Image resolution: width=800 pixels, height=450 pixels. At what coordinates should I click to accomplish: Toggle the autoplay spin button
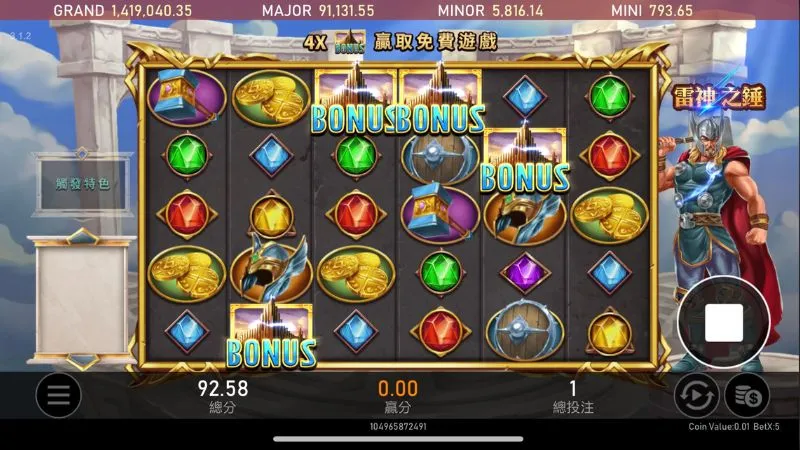click(x=695, y=397)
